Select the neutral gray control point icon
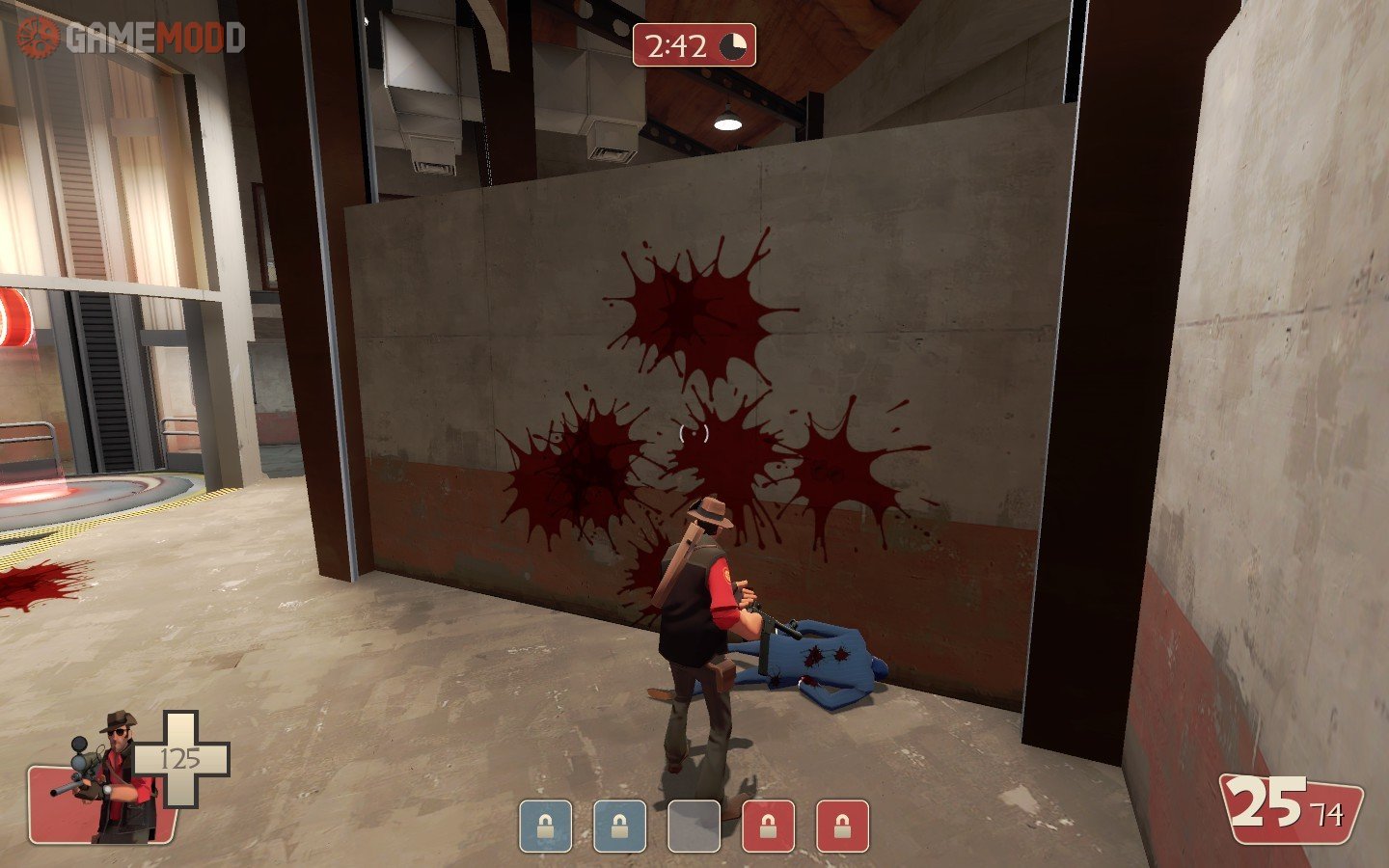The height and width of the screenshot is (868, 1389). pos(694,827)
